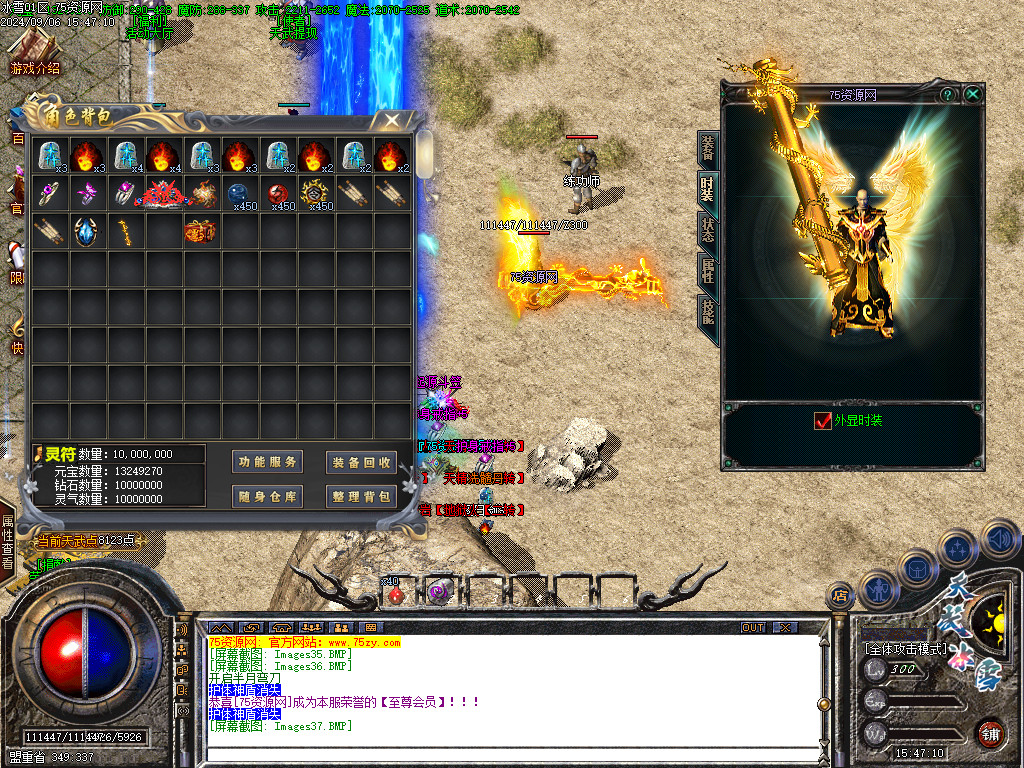Sort inventory with 整理背包 button
This screenshot has width=1024, height=768.
(361, 496)
